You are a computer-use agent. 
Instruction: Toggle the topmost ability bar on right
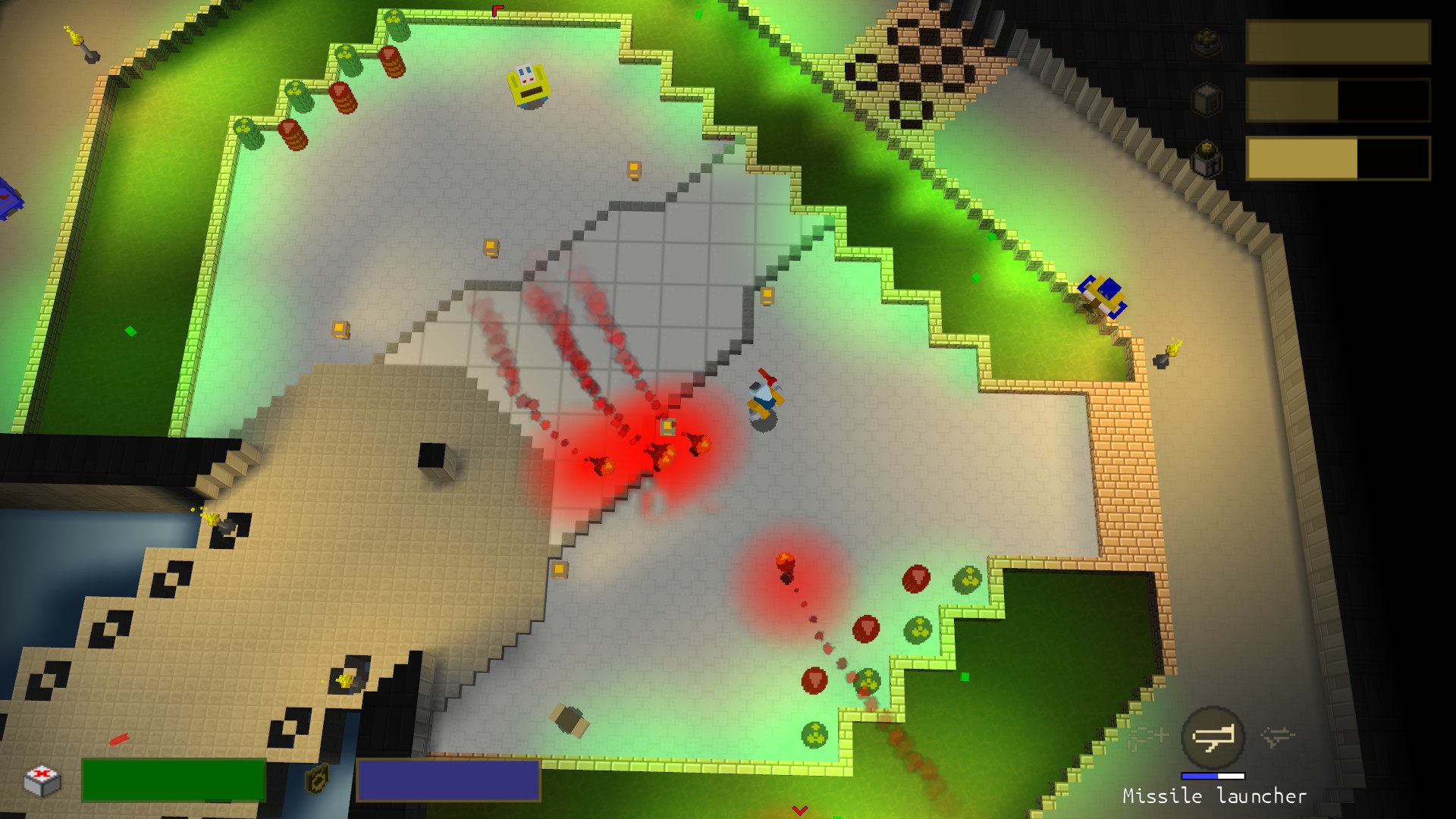[1338, 39]
